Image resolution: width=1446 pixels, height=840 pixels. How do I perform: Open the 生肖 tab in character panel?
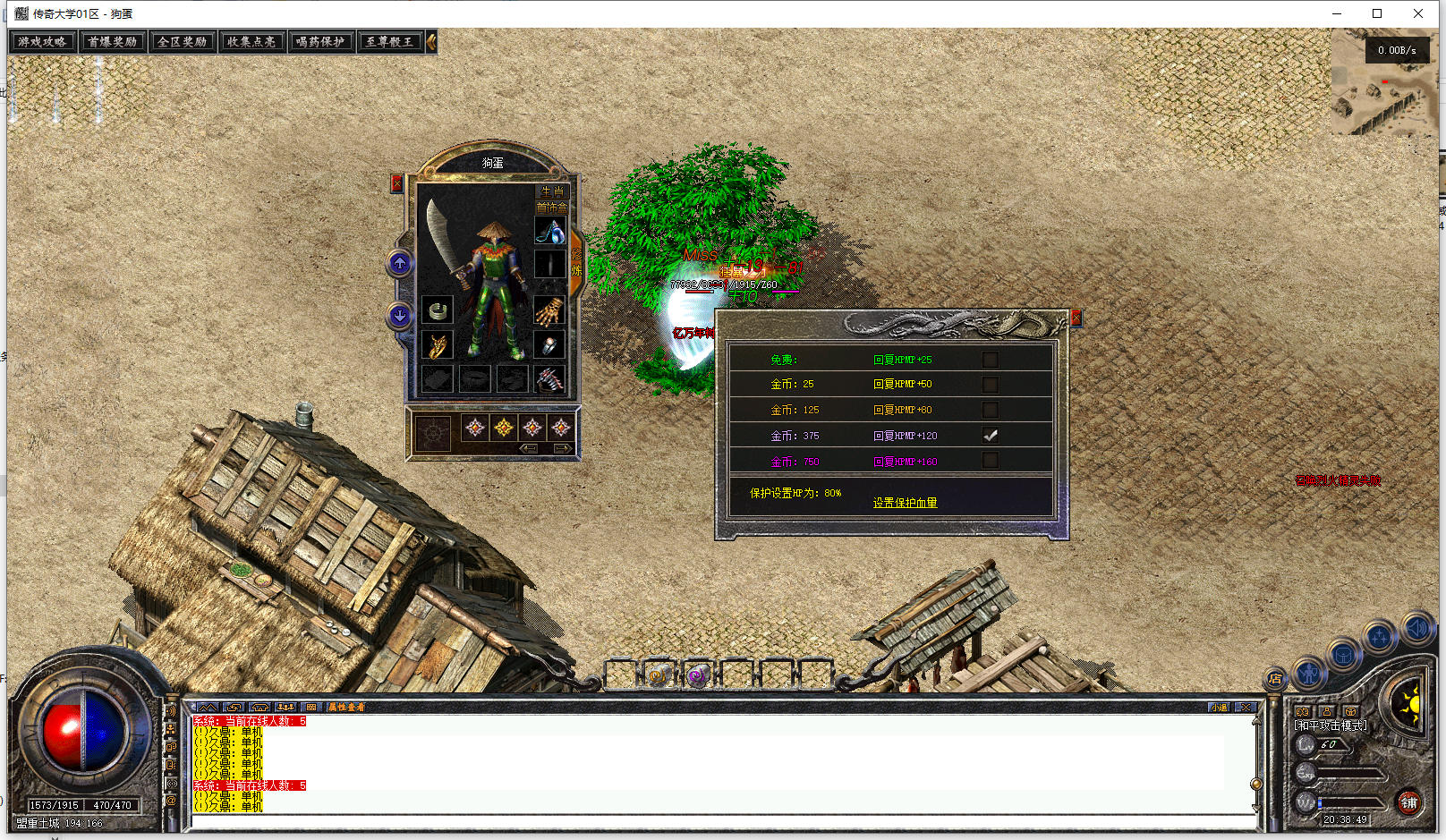point(552,191)
